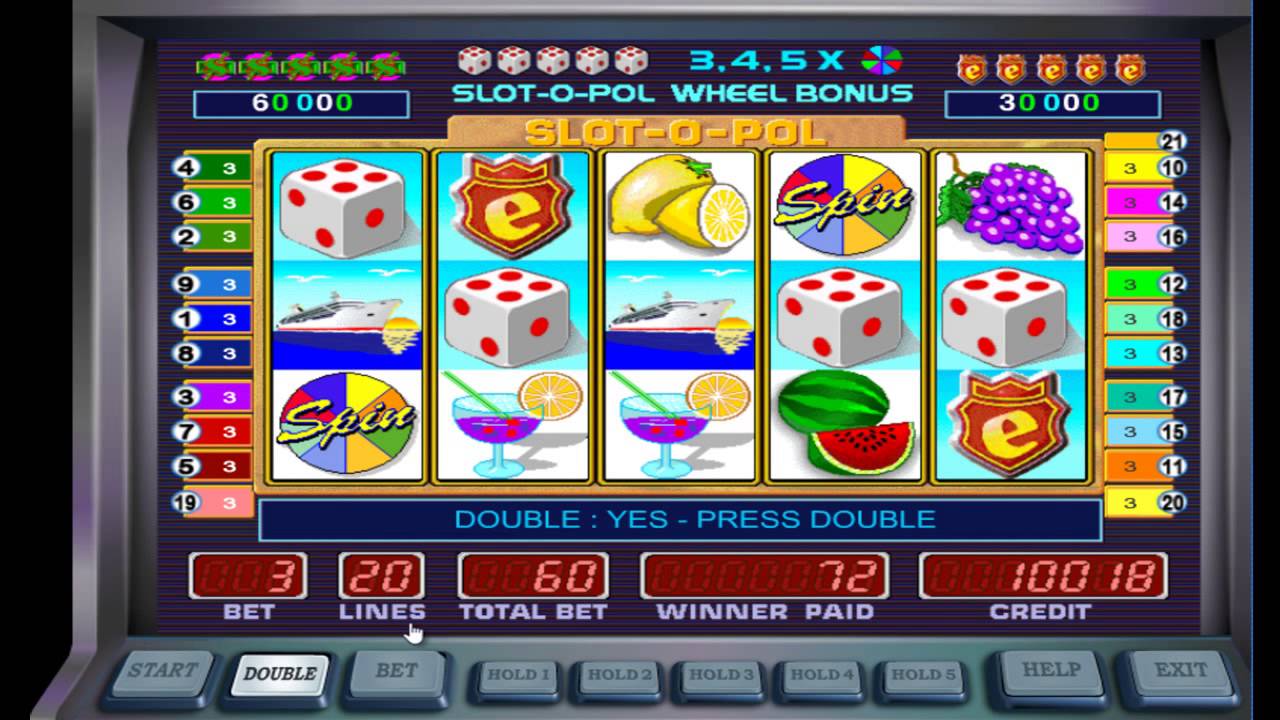Select payline marker number 1
Image resolution: width=1280 pixels, height=720 pixels.
tap(185, 319)
